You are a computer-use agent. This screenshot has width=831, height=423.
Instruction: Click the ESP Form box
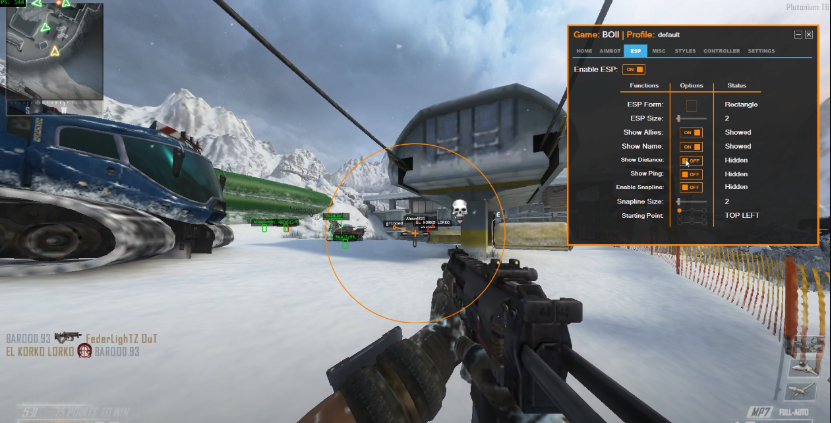[x=691, y=105]
